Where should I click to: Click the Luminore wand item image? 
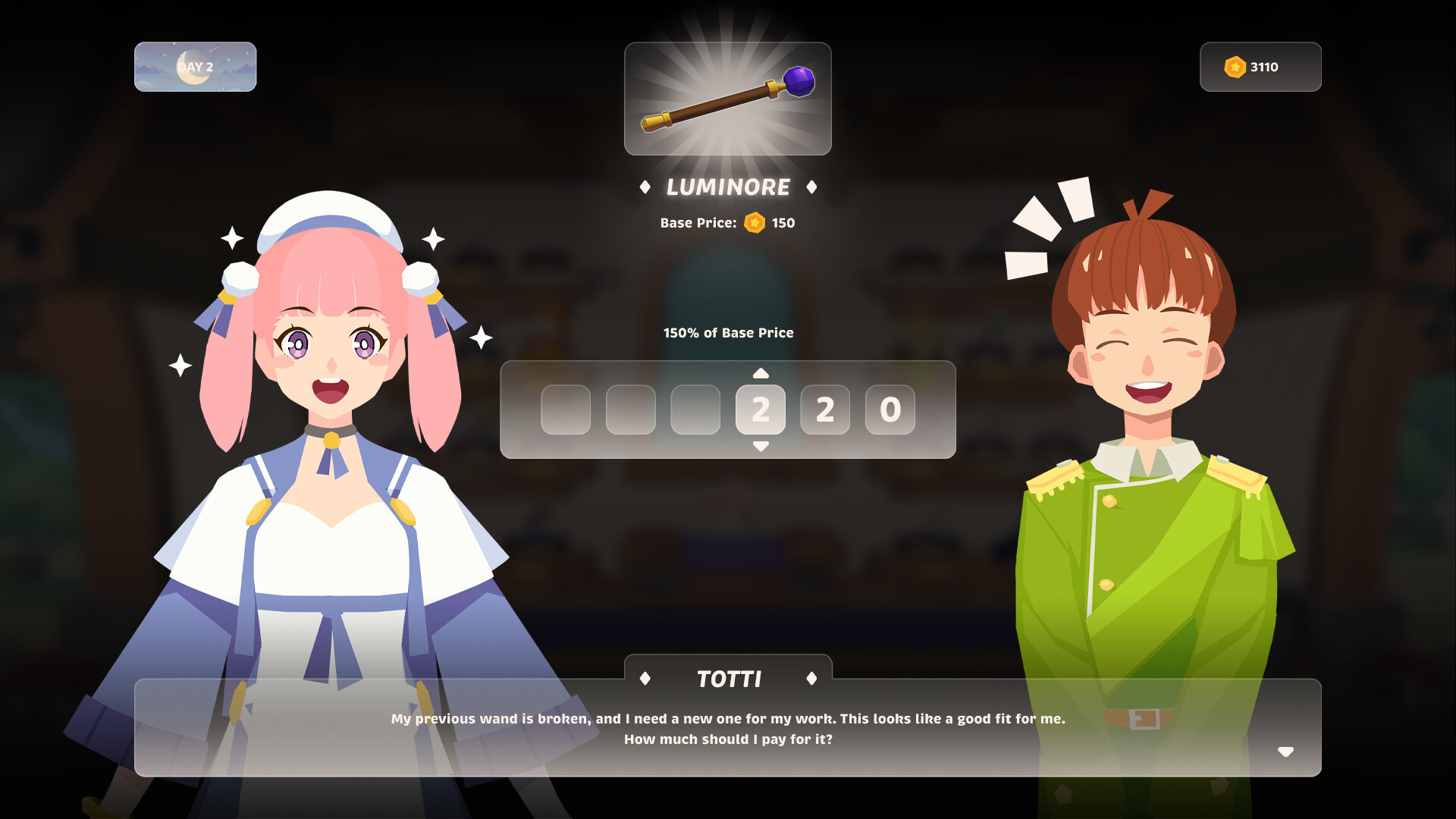tap(726, 99)
